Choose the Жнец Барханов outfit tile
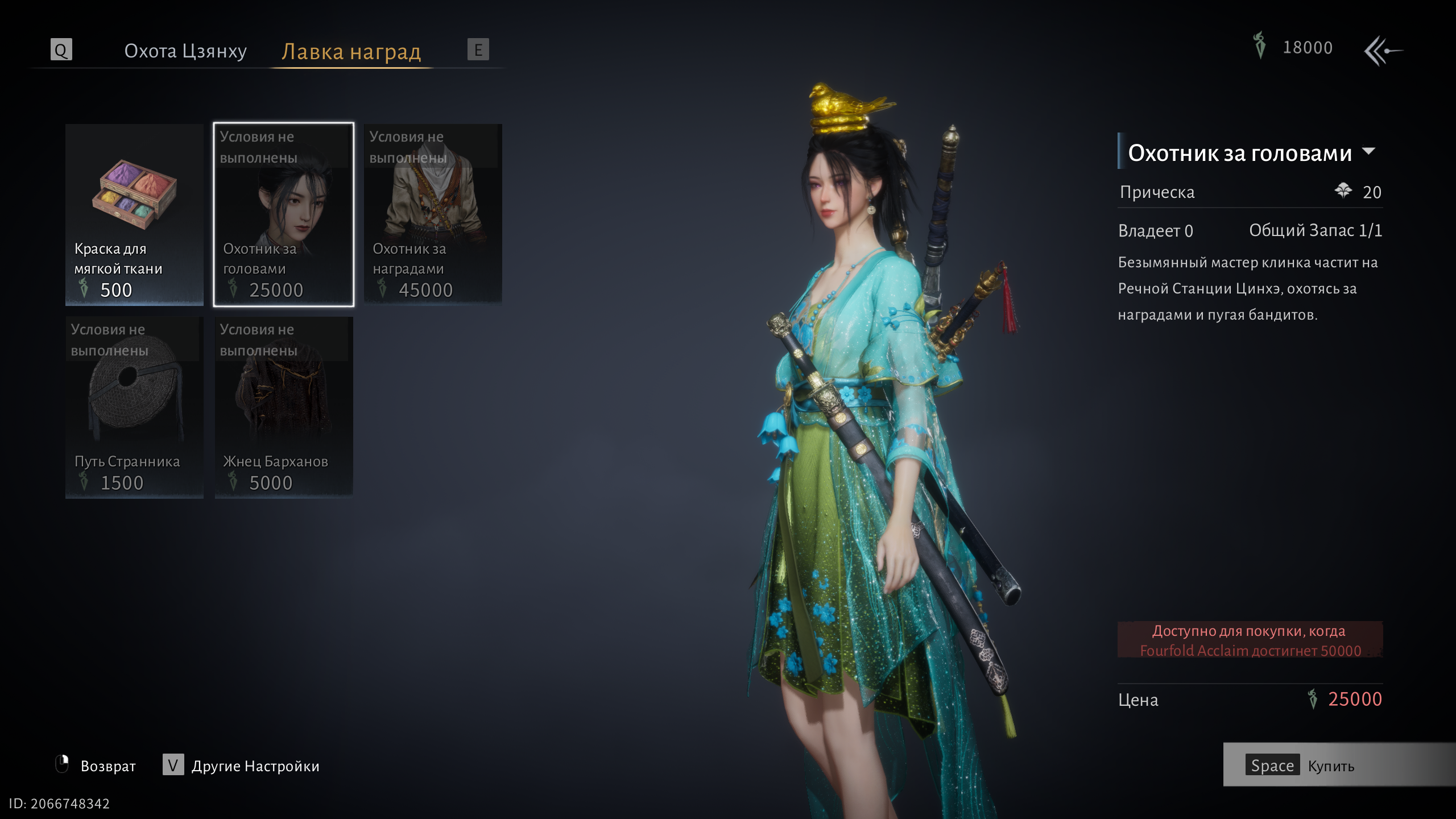1456x819 pixels. click(283, 407)
